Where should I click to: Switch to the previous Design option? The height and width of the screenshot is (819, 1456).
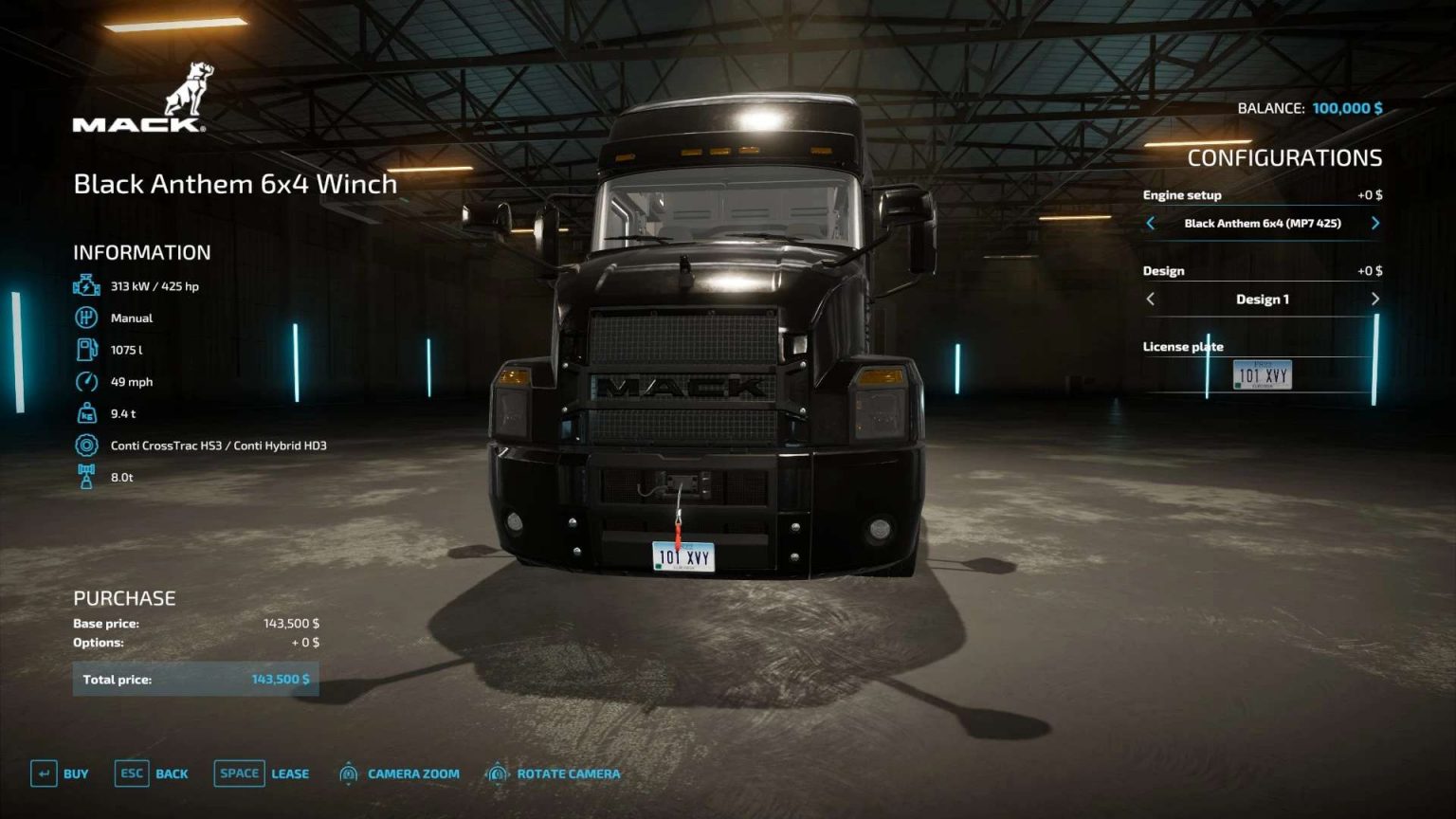click(x=1151, y=298)
